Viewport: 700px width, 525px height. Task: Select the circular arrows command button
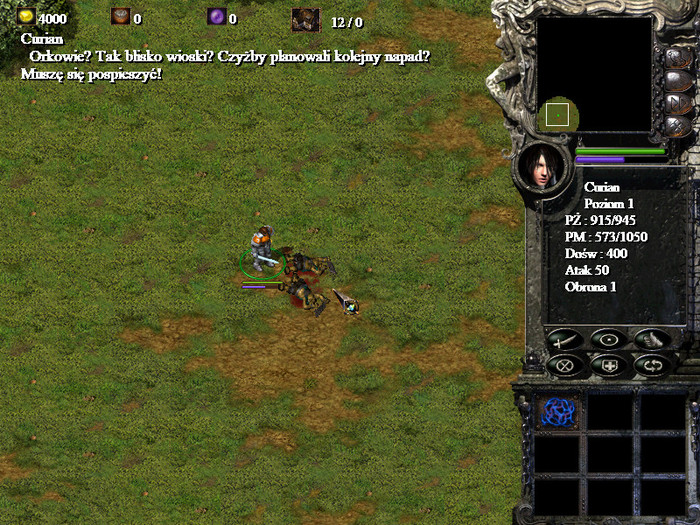coord(652,365)
